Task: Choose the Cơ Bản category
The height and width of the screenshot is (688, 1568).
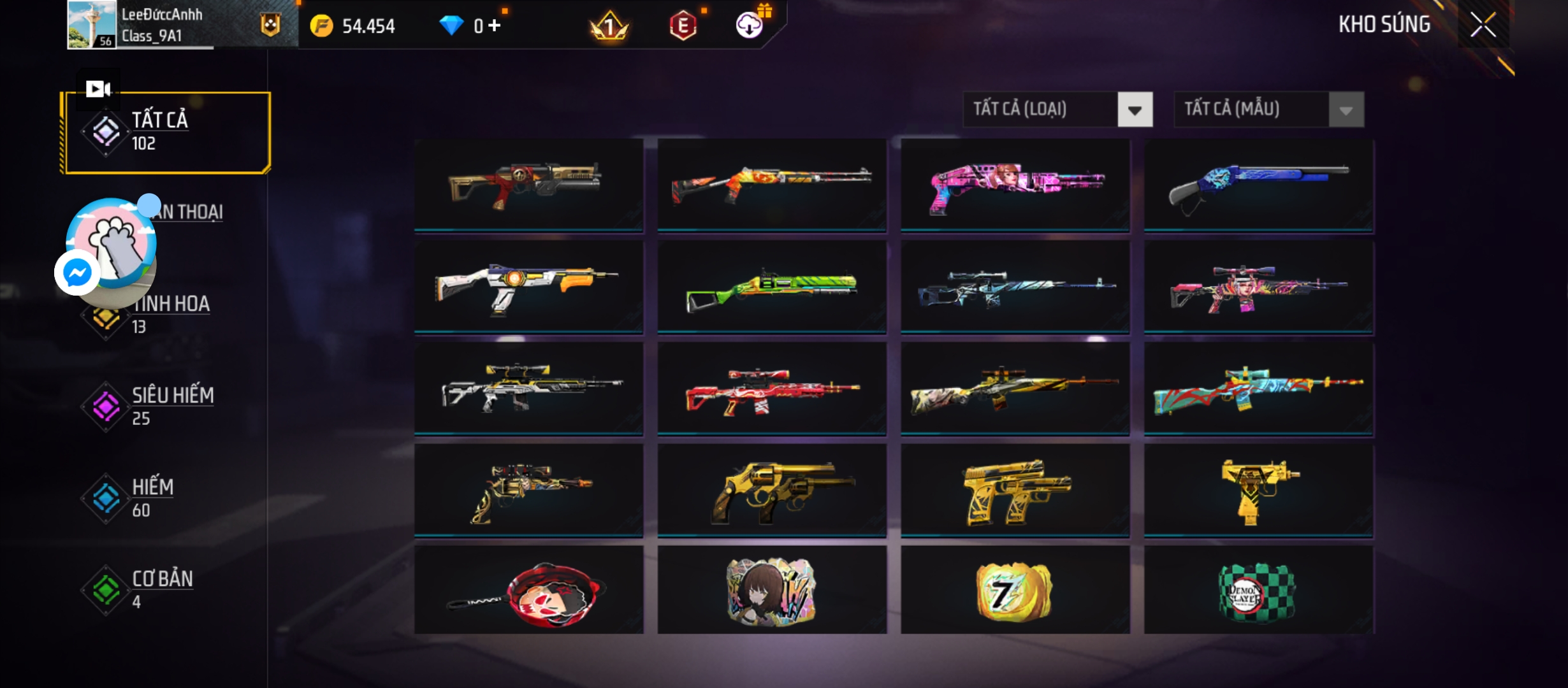Action: click(162, 589)
